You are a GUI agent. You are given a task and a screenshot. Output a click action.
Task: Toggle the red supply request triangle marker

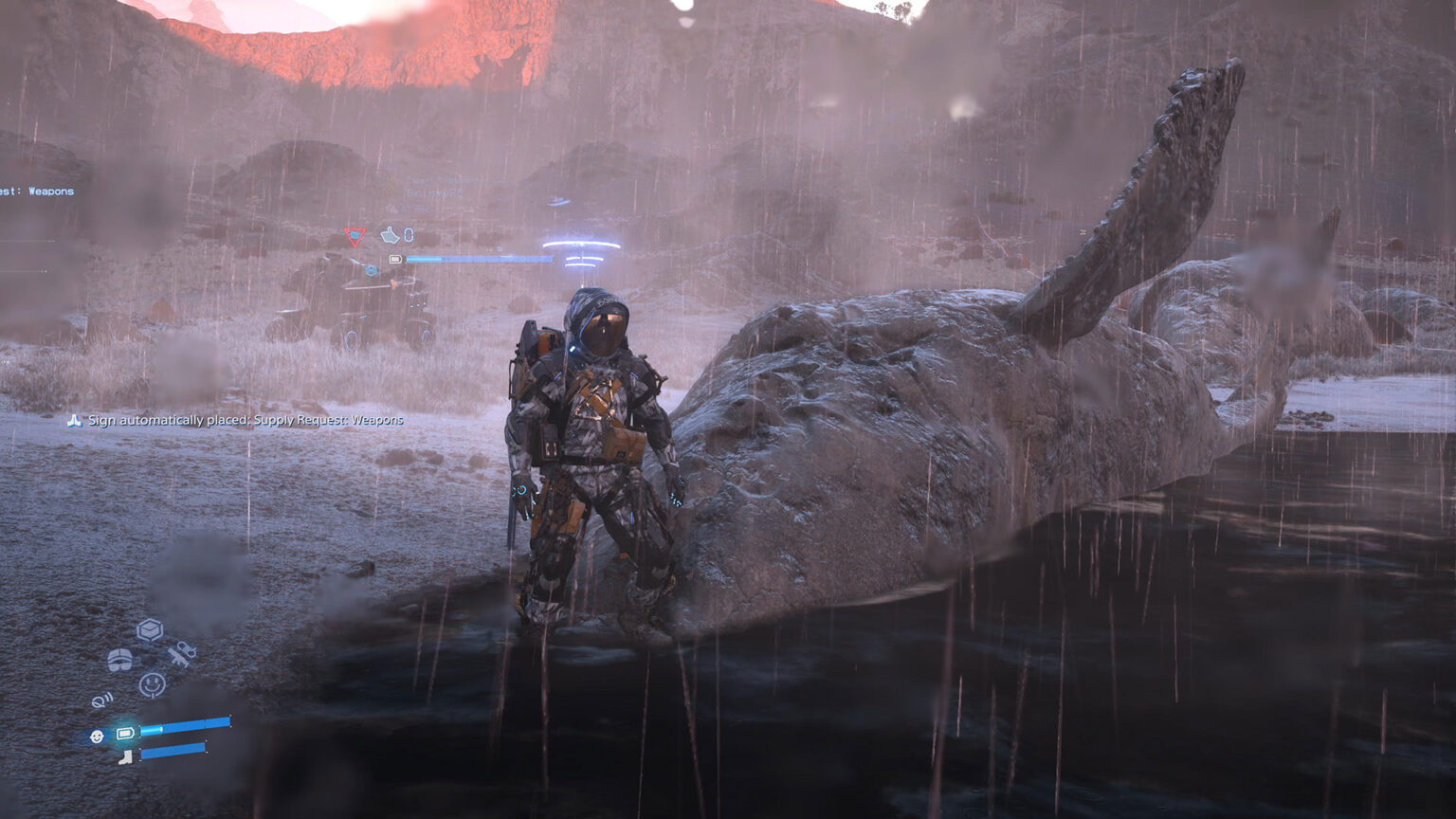(355, 238)
